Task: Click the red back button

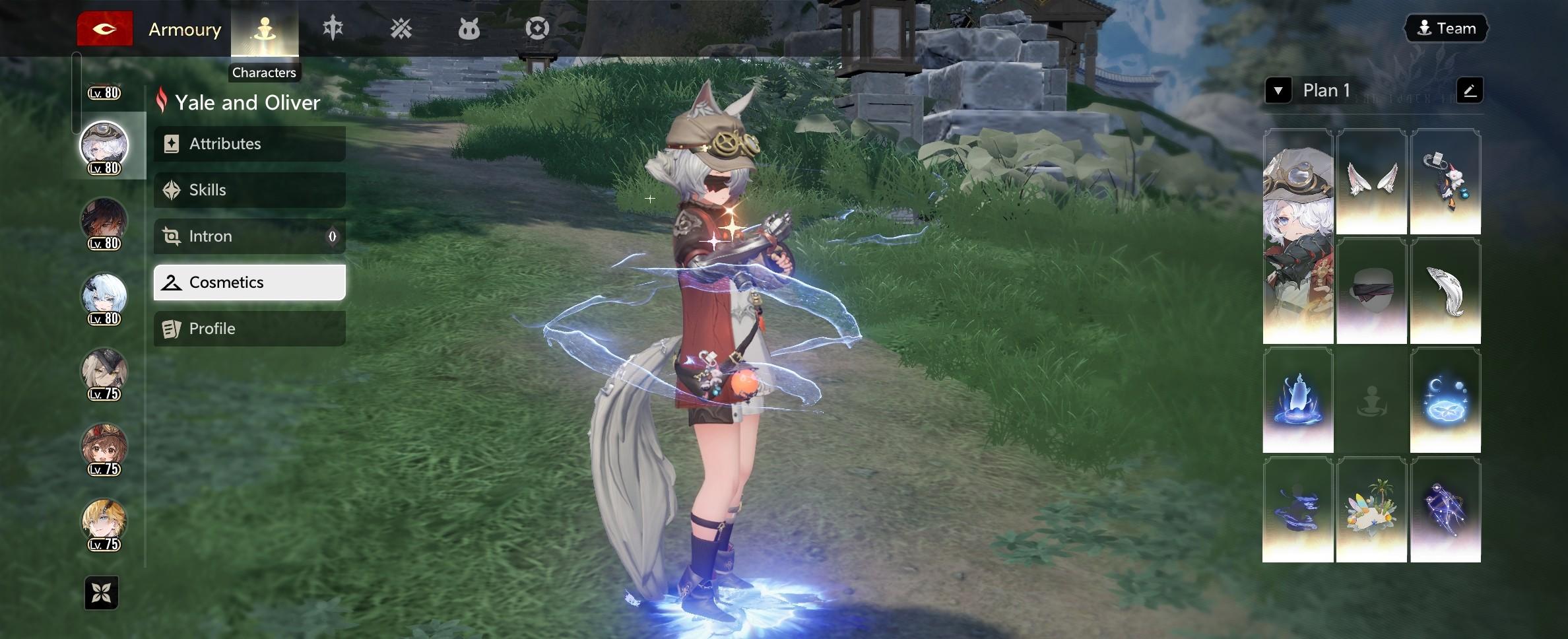Action: [x=105, y=29]
